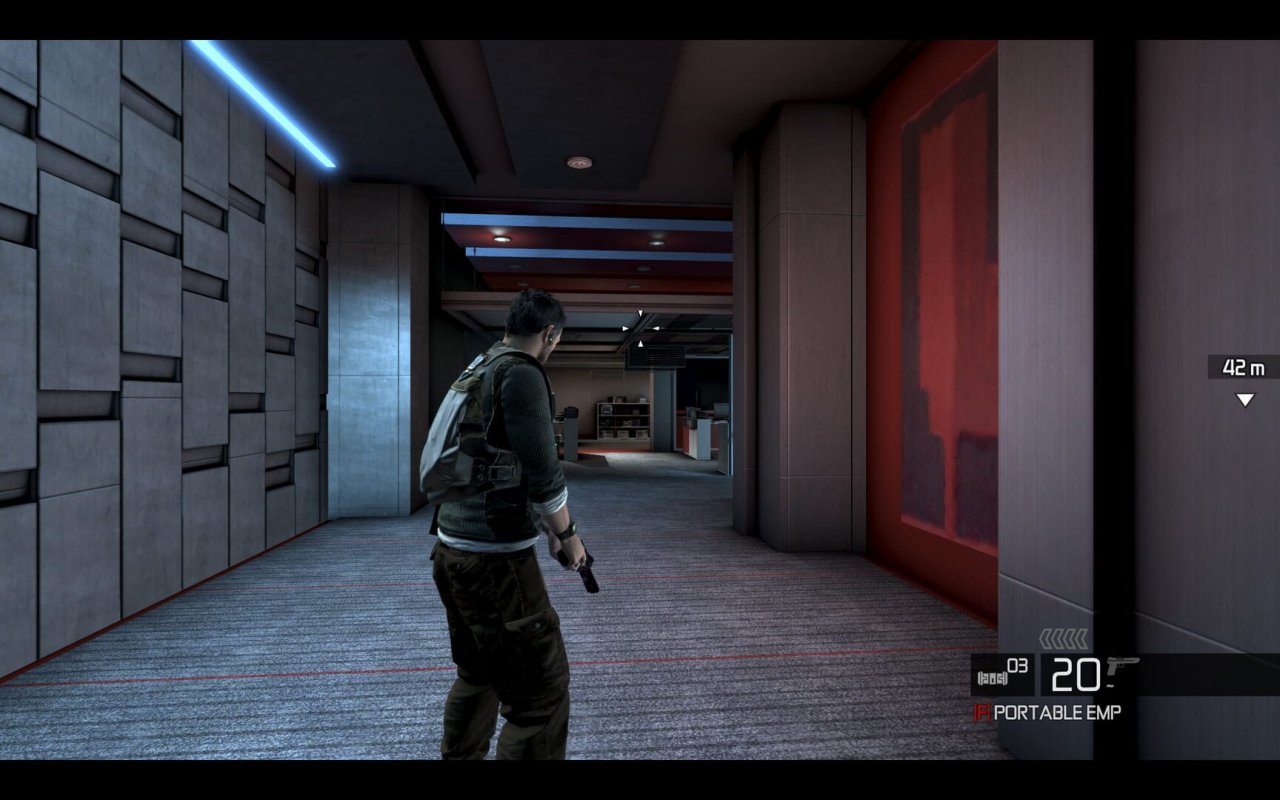Select the left-pointing targeting arrow

coord(657,329)
